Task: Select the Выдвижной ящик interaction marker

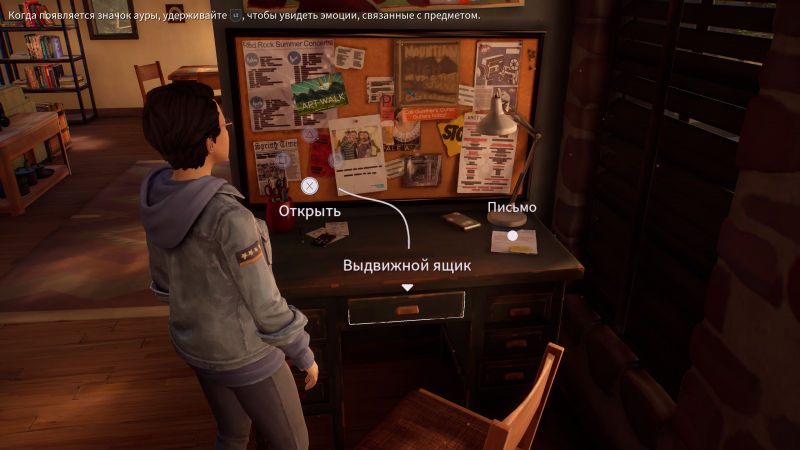Action: [x=407, y=288]
